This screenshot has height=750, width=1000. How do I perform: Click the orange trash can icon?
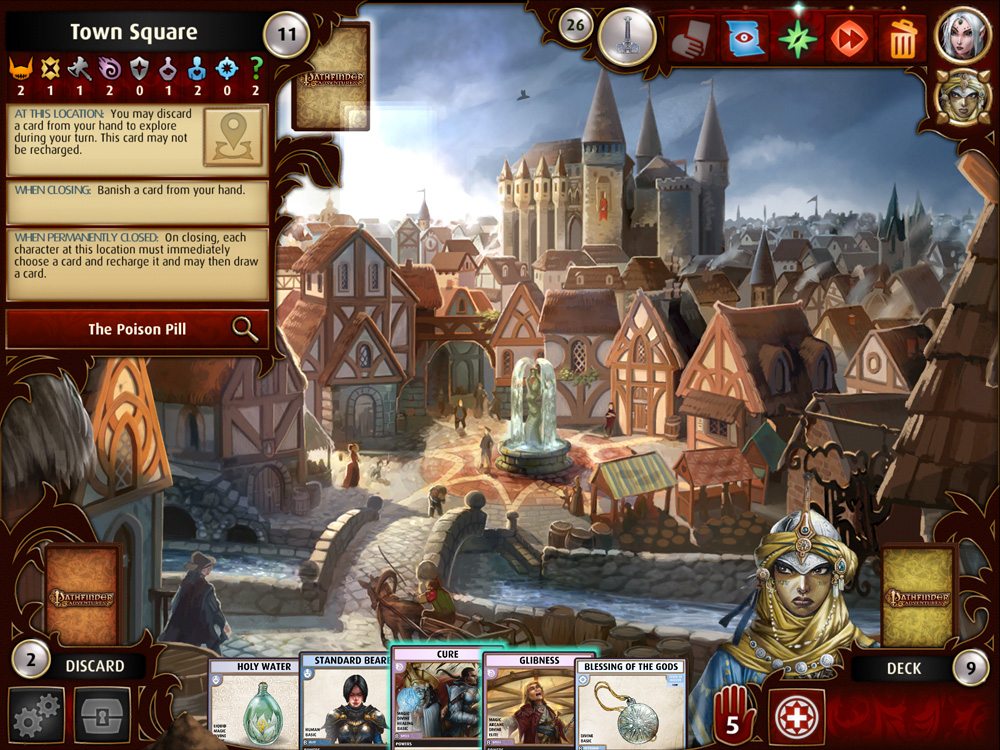click(902, 38)
